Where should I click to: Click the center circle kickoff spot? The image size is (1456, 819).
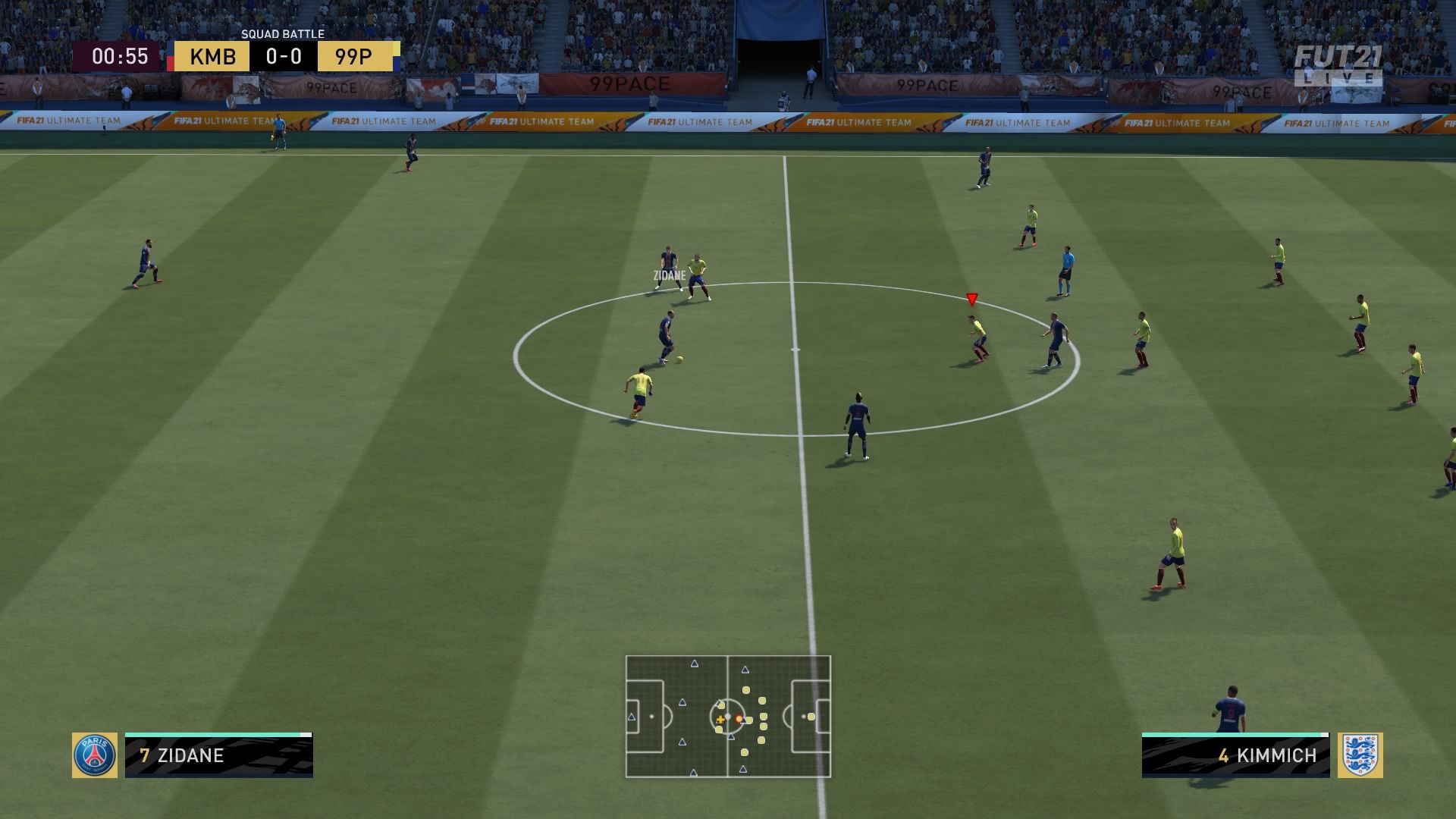point(795,351)
